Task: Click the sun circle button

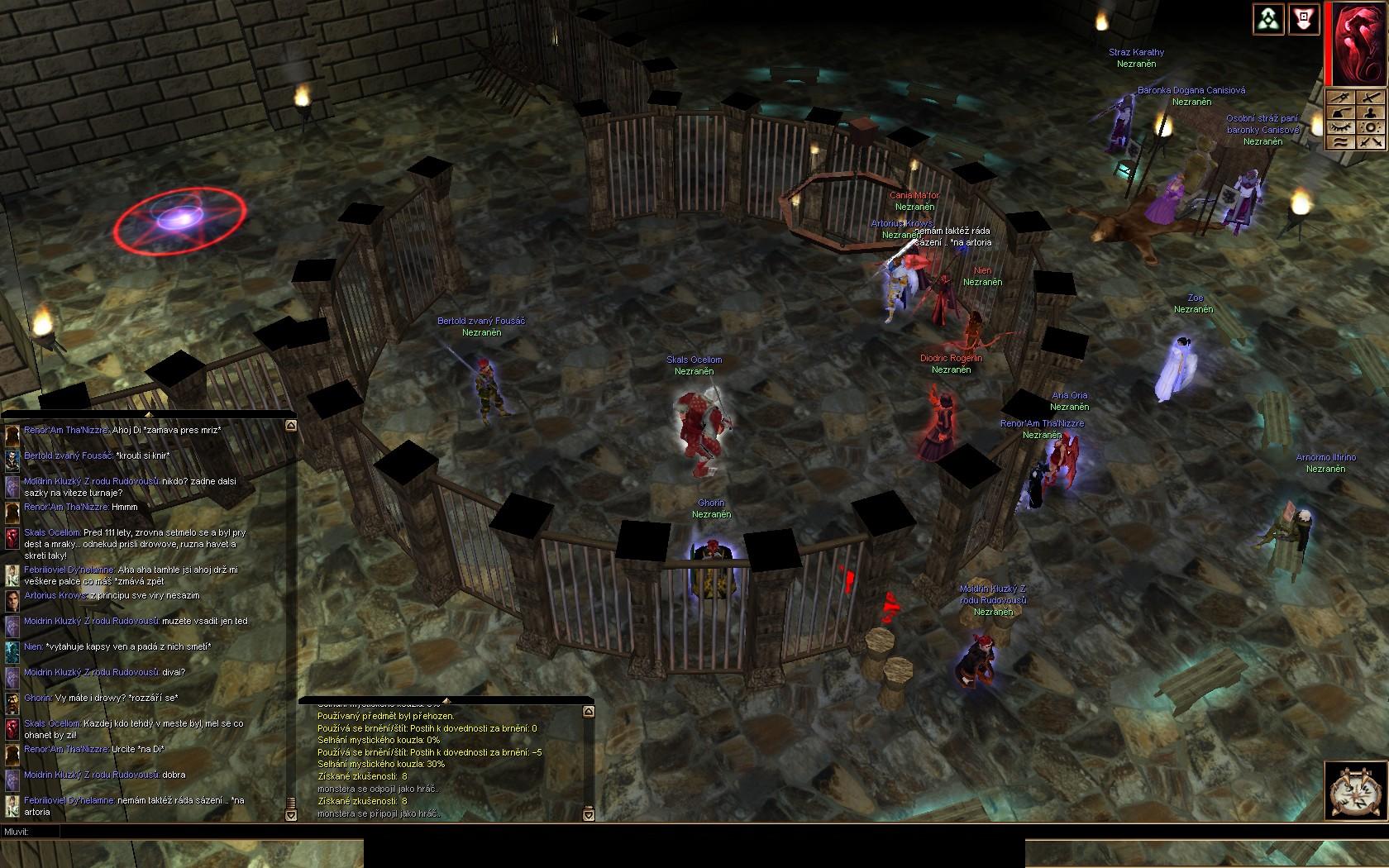Action: (x=1370, y=127)
